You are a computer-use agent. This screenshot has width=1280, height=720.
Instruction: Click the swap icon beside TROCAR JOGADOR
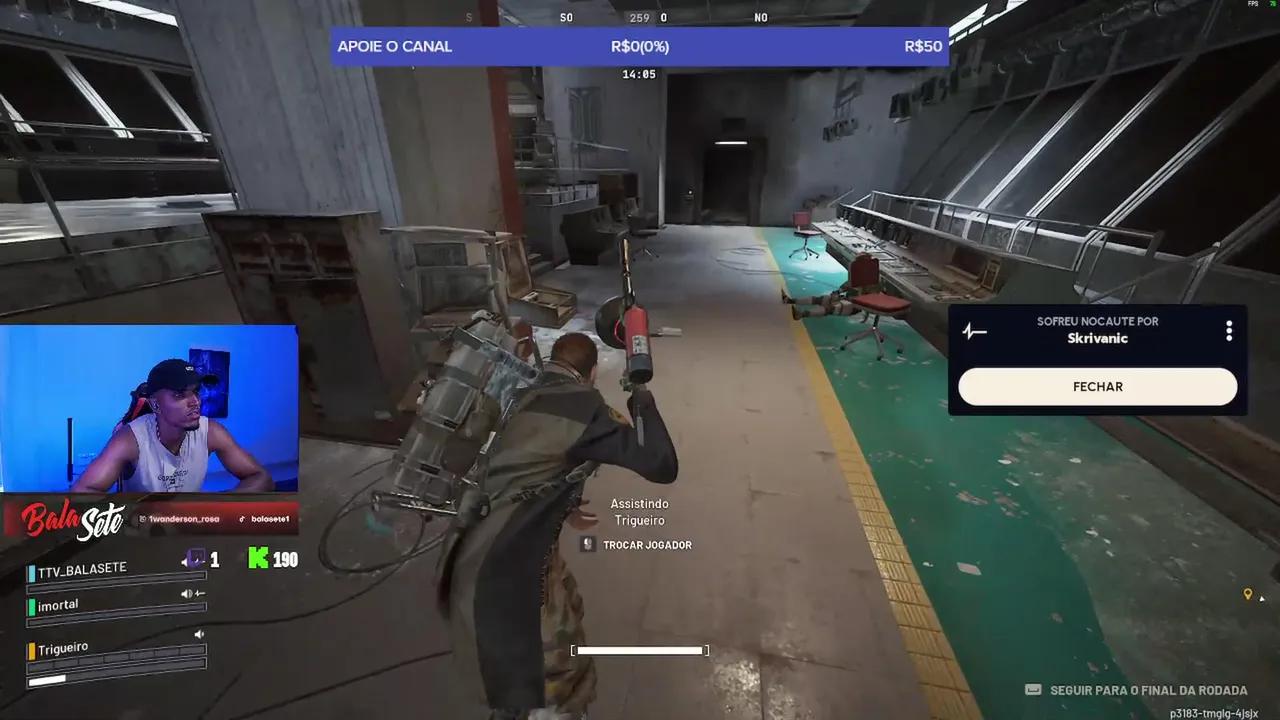587,544
